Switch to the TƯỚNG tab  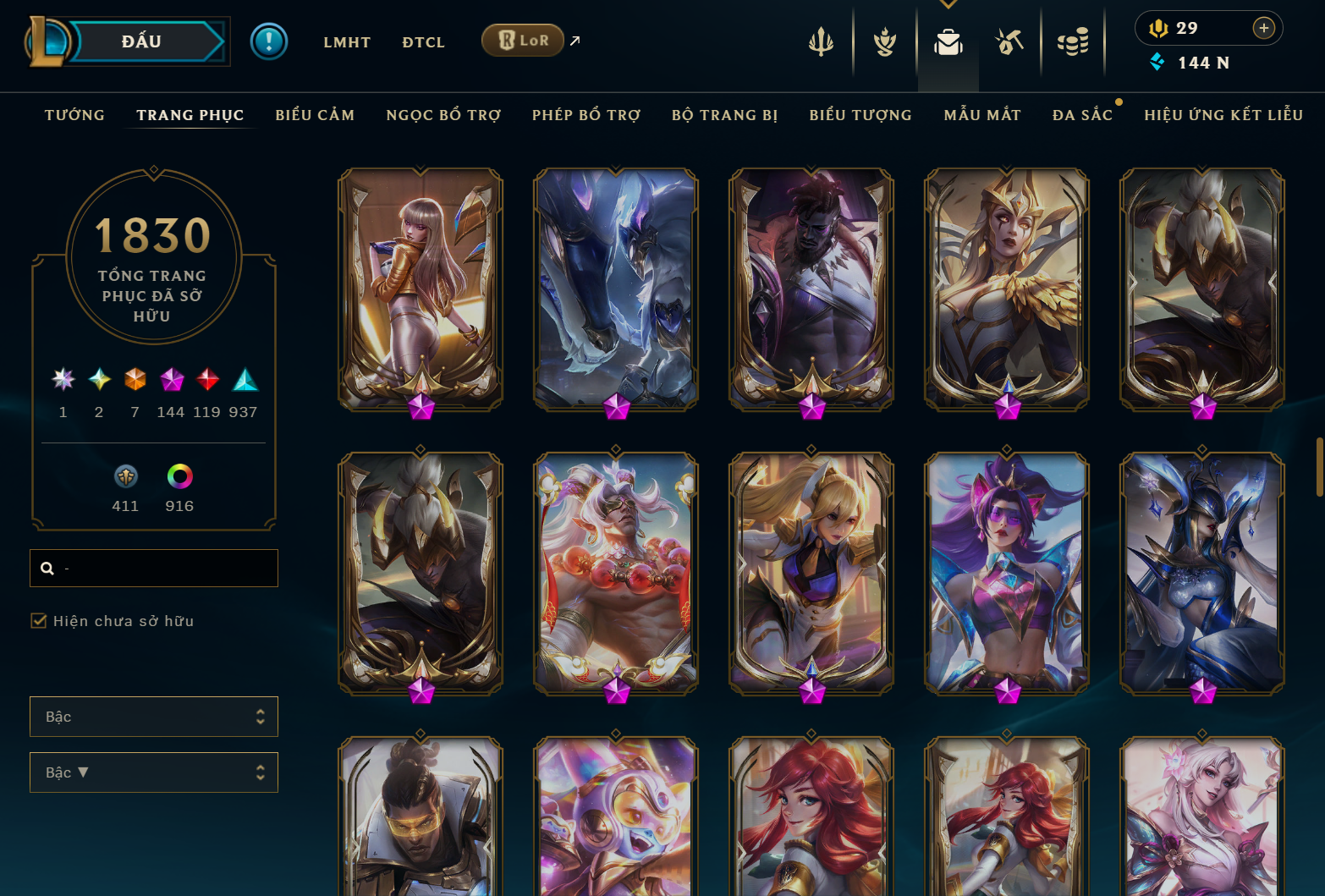click(74, 115)
